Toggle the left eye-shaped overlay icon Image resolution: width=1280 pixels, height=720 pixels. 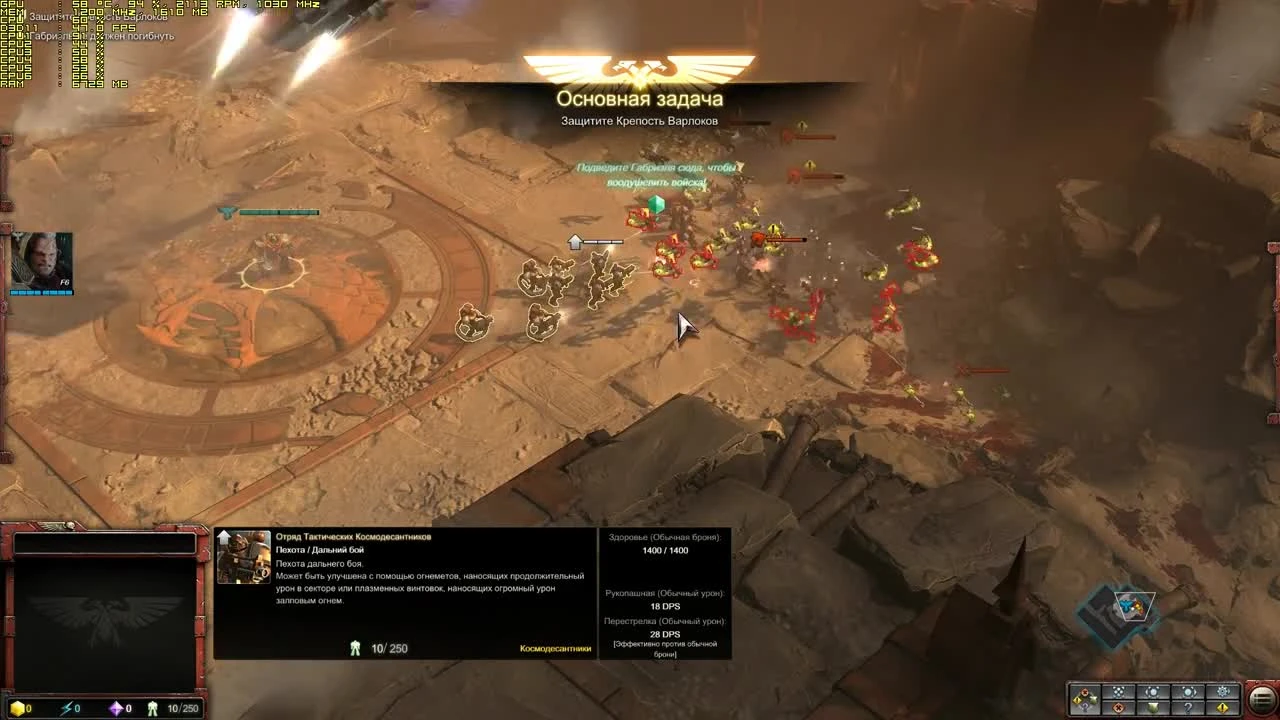pyautogui.click(x=1153, y=692)
